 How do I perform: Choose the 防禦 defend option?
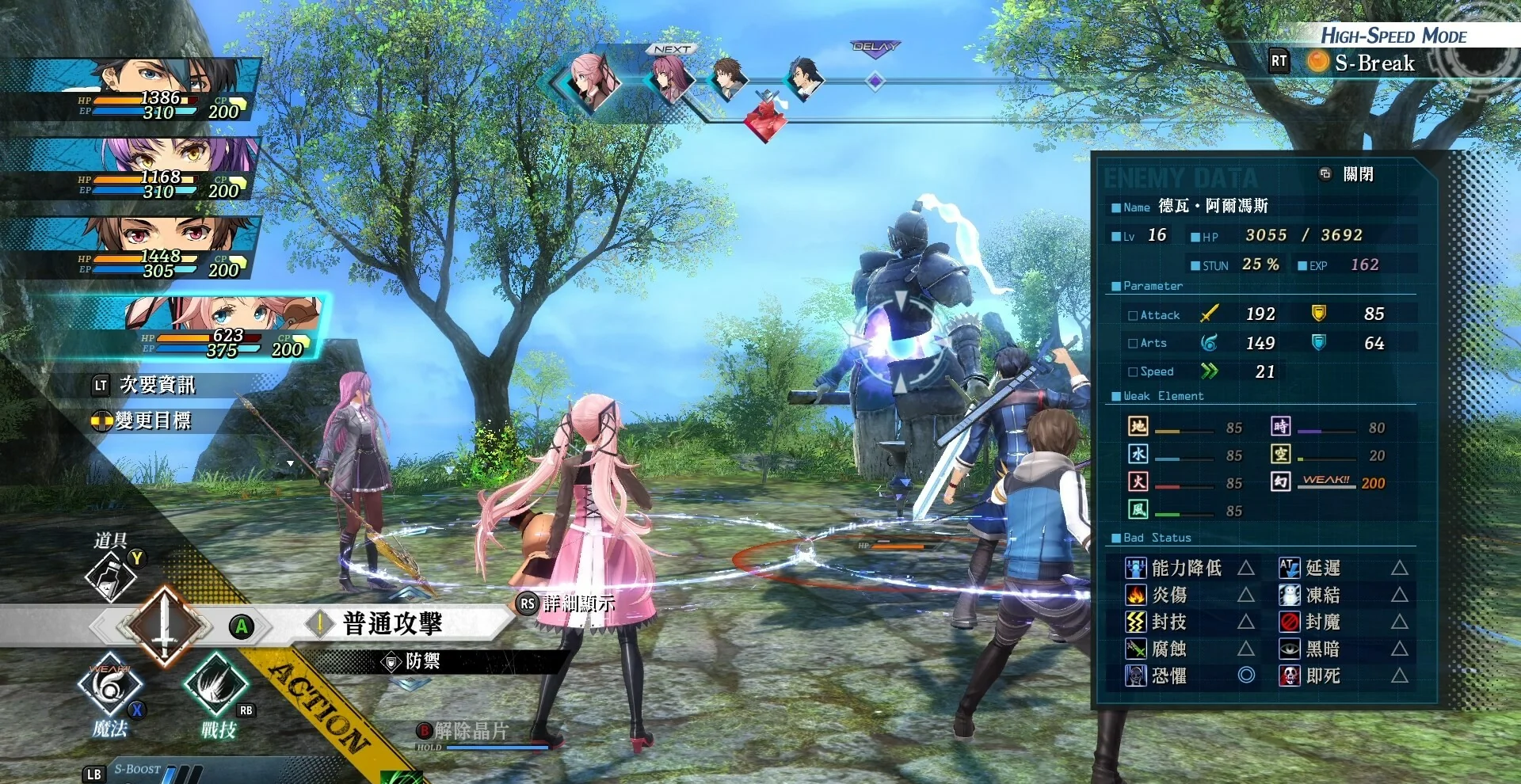pos(421,661)
